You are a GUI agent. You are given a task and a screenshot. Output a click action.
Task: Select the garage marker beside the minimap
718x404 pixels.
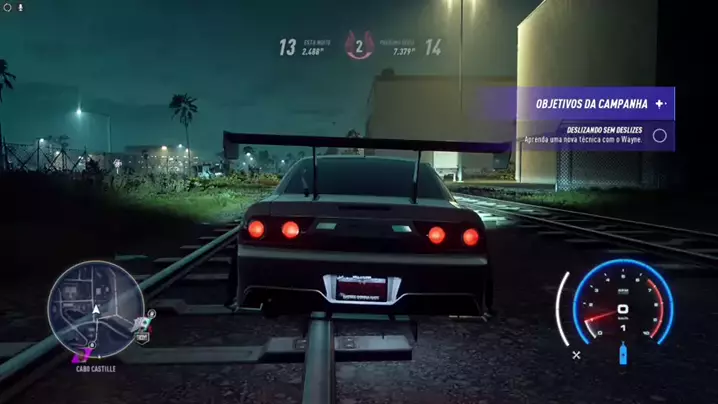tap(142, 338)
